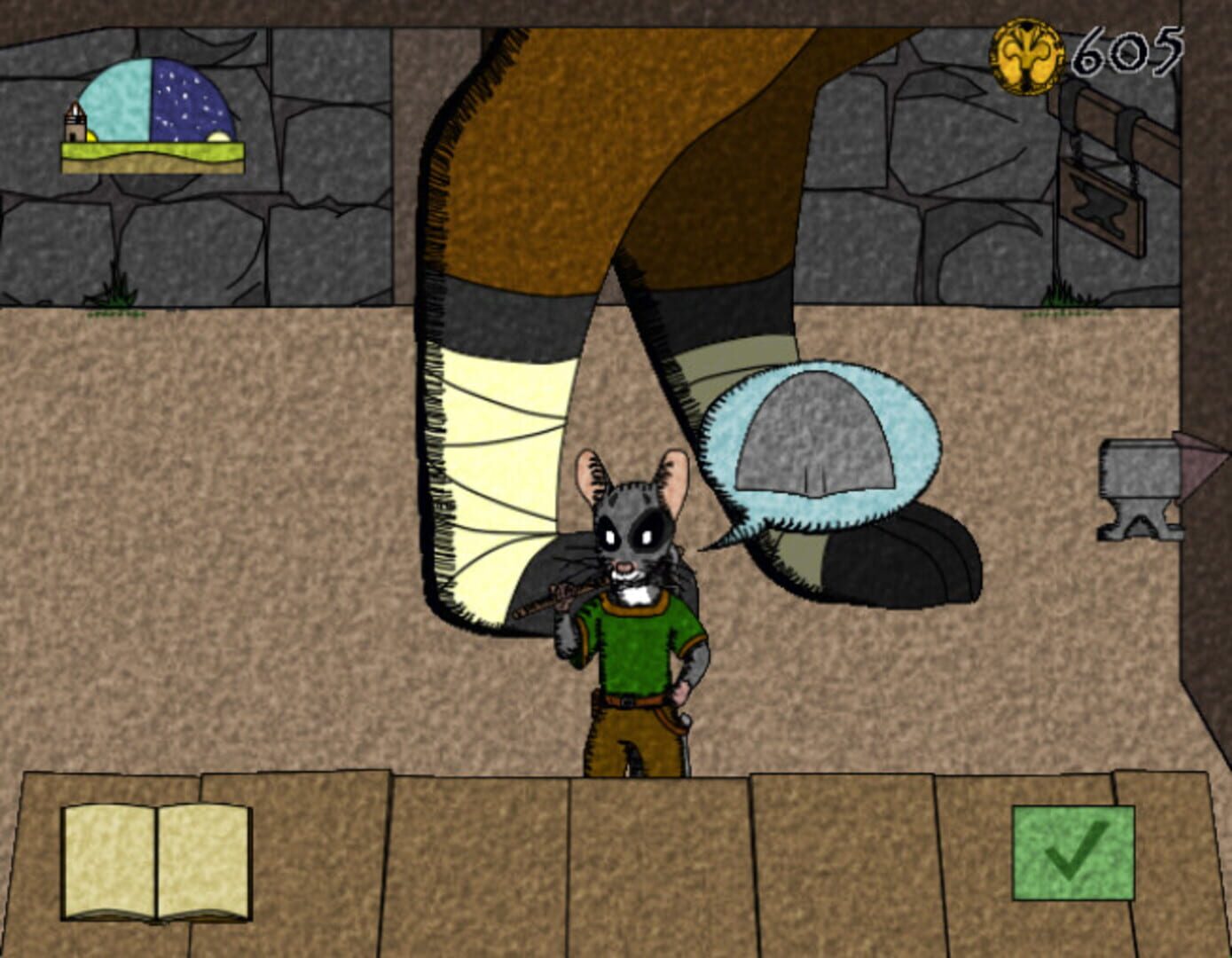
Task: Click the pink arrow beside the anvil
Action: tap(1202, 461)
